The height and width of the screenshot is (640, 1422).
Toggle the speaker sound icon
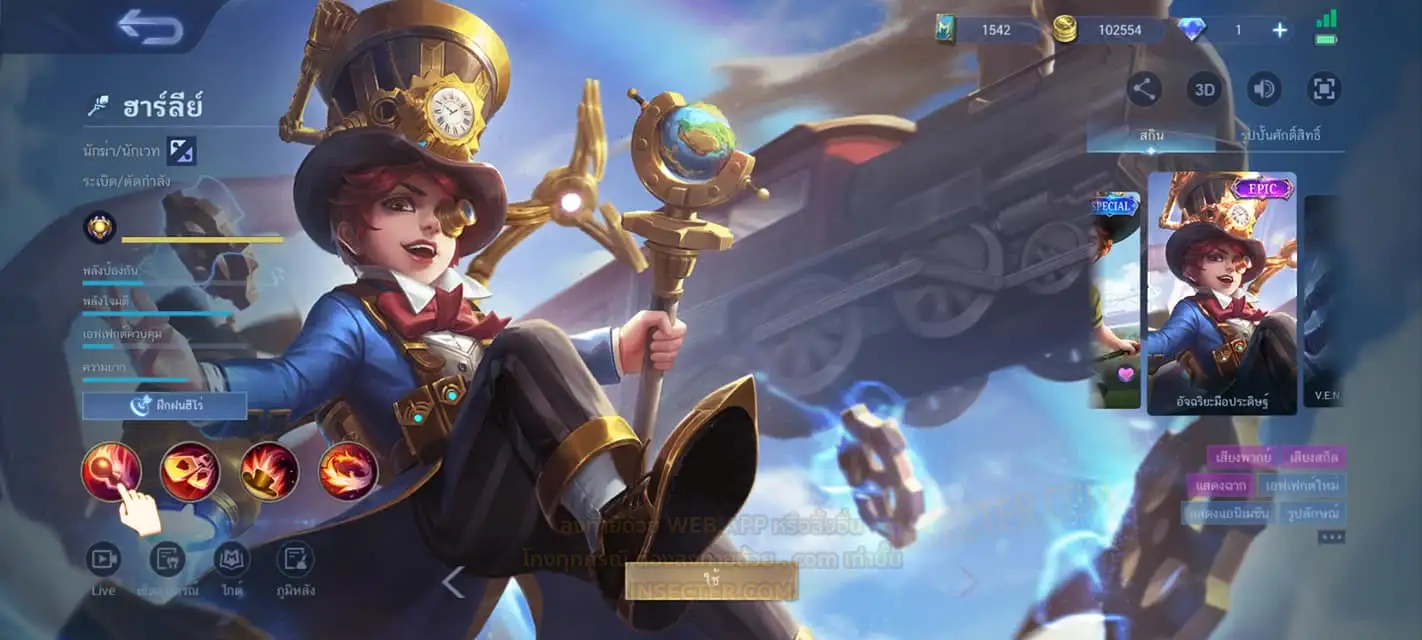(x=1264, y=89)
